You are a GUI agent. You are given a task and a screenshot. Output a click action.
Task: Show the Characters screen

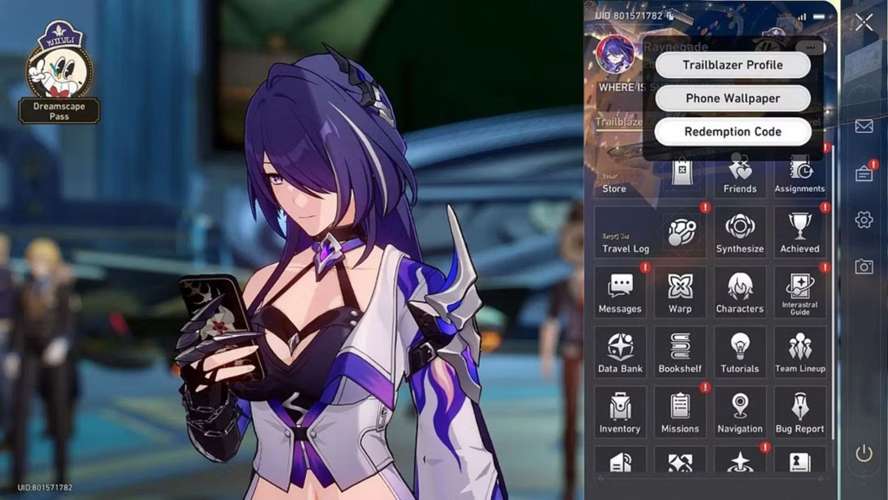coord(740,293)
